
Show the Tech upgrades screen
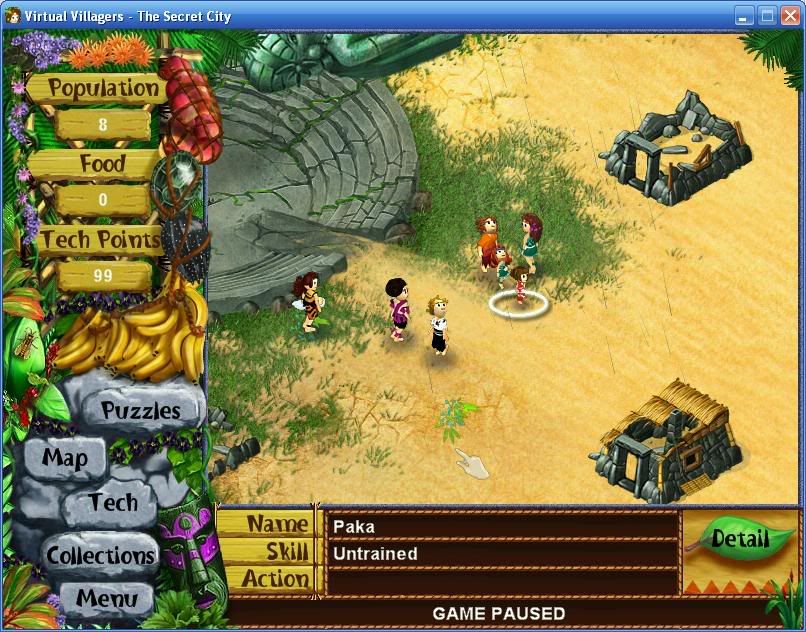click(112, 503)
